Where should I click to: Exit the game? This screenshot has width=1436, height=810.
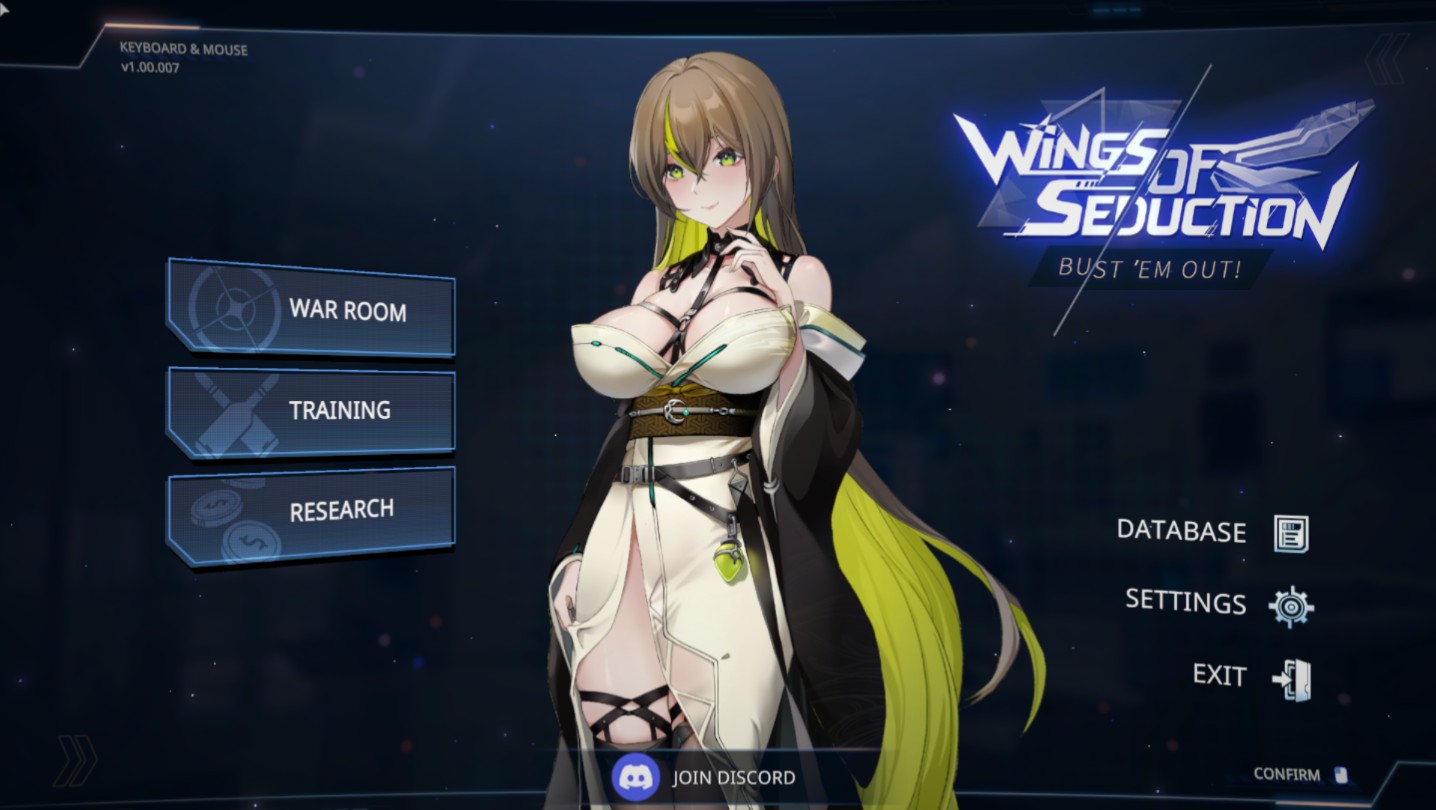click(x=1250, y=677)
